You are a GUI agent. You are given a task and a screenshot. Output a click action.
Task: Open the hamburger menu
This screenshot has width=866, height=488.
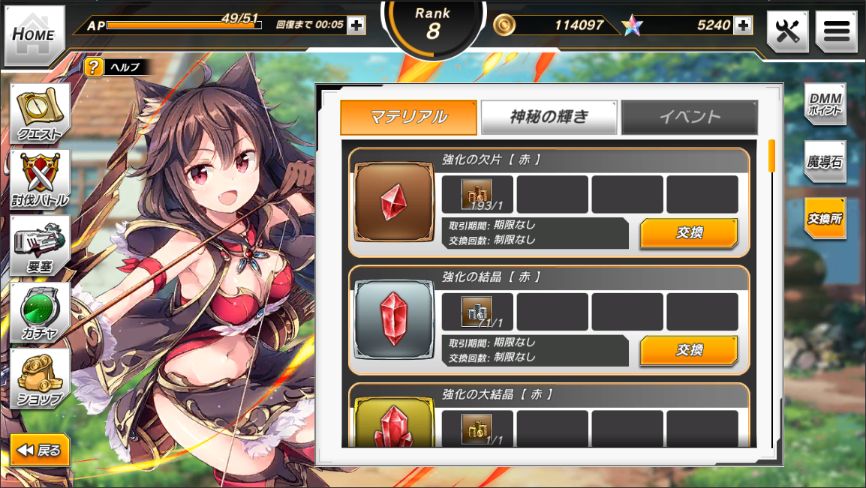pyautogui.click(x=836, y=32)
